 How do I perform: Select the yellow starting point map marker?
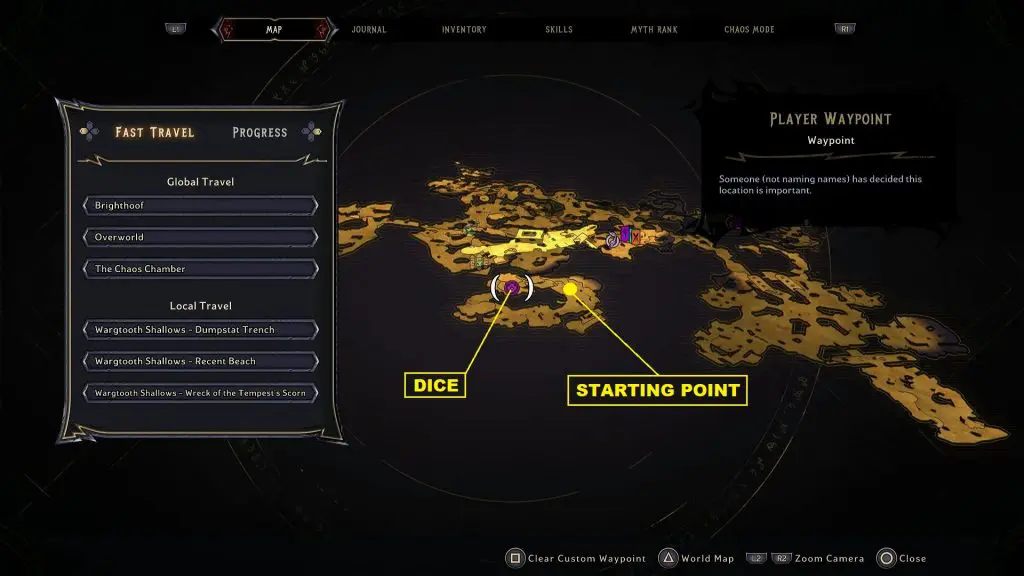[570, 289]
